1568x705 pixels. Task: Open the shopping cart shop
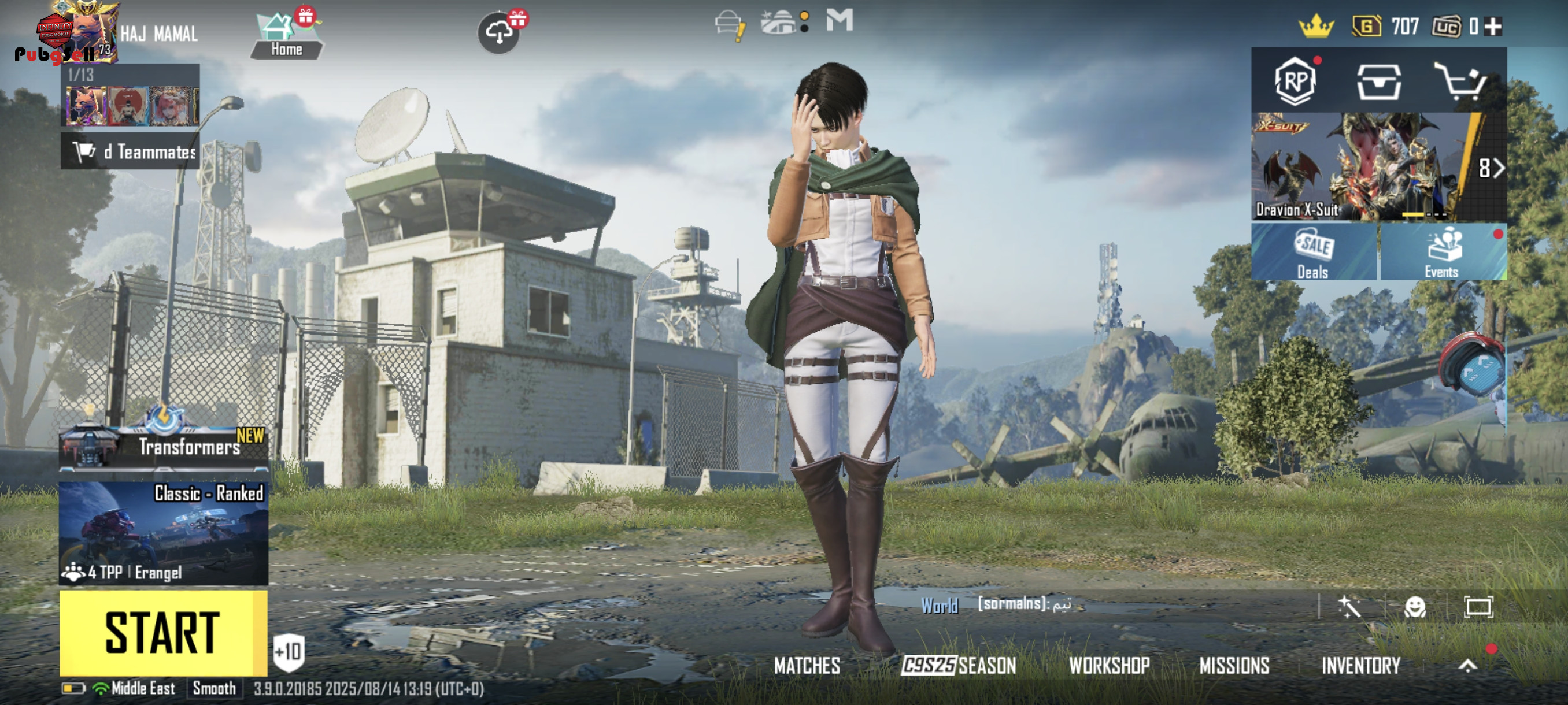click(1460, 81)
